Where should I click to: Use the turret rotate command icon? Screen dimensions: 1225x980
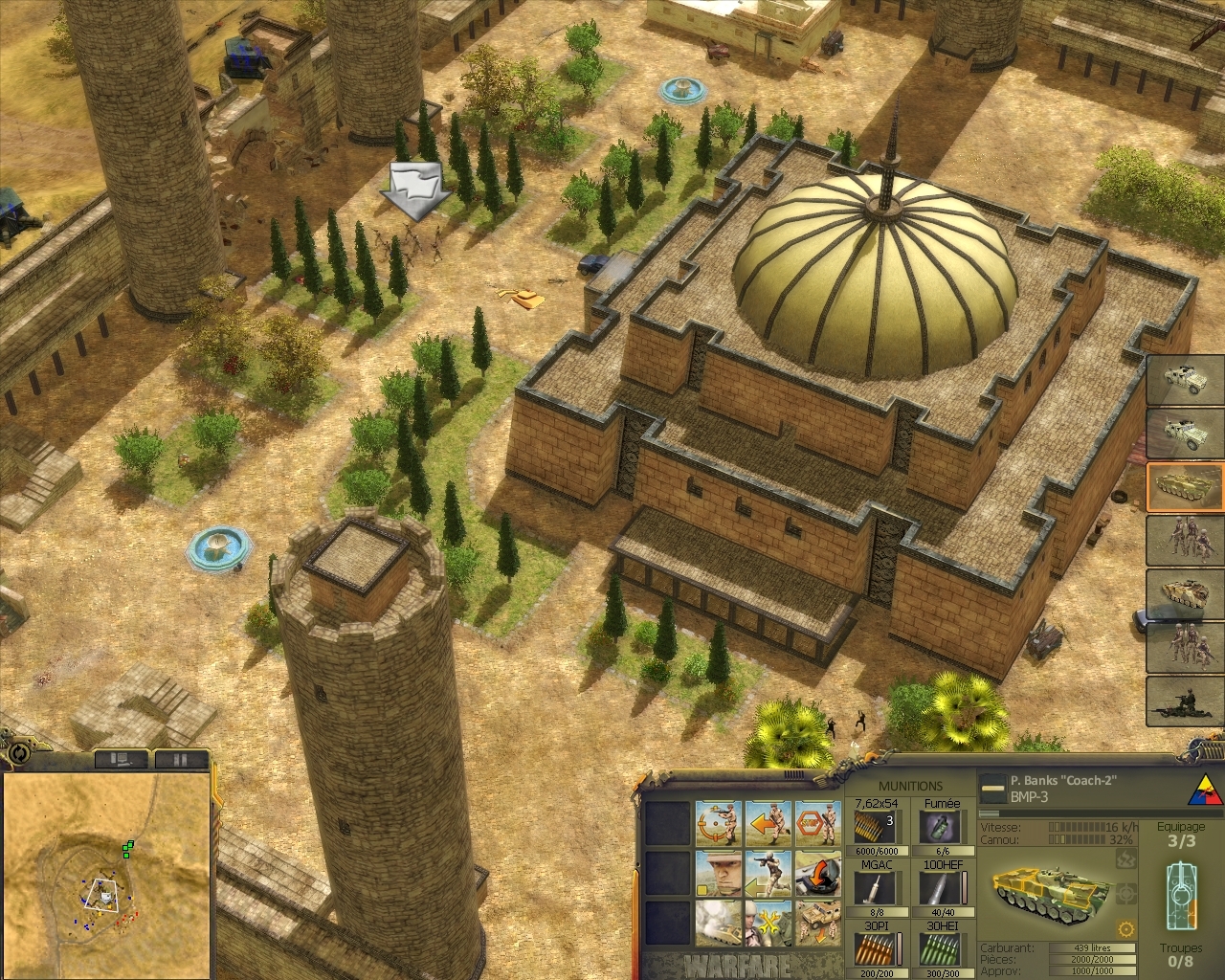816,874
